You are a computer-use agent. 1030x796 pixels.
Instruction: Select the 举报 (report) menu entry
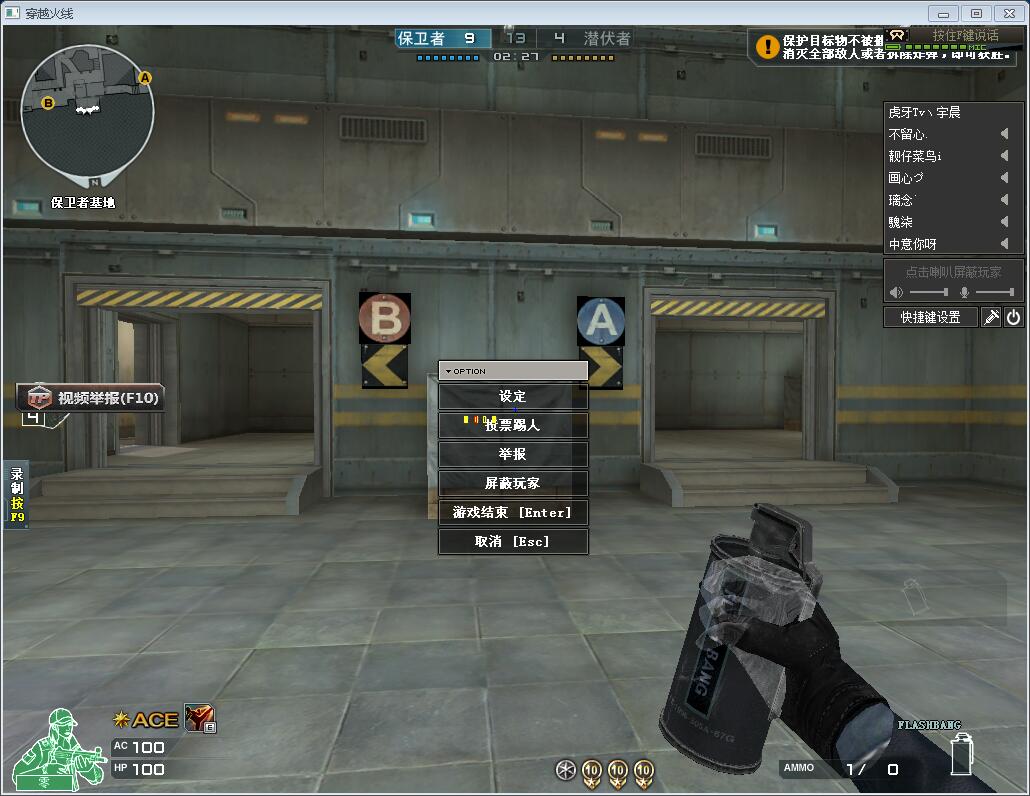tap(513, 454)
